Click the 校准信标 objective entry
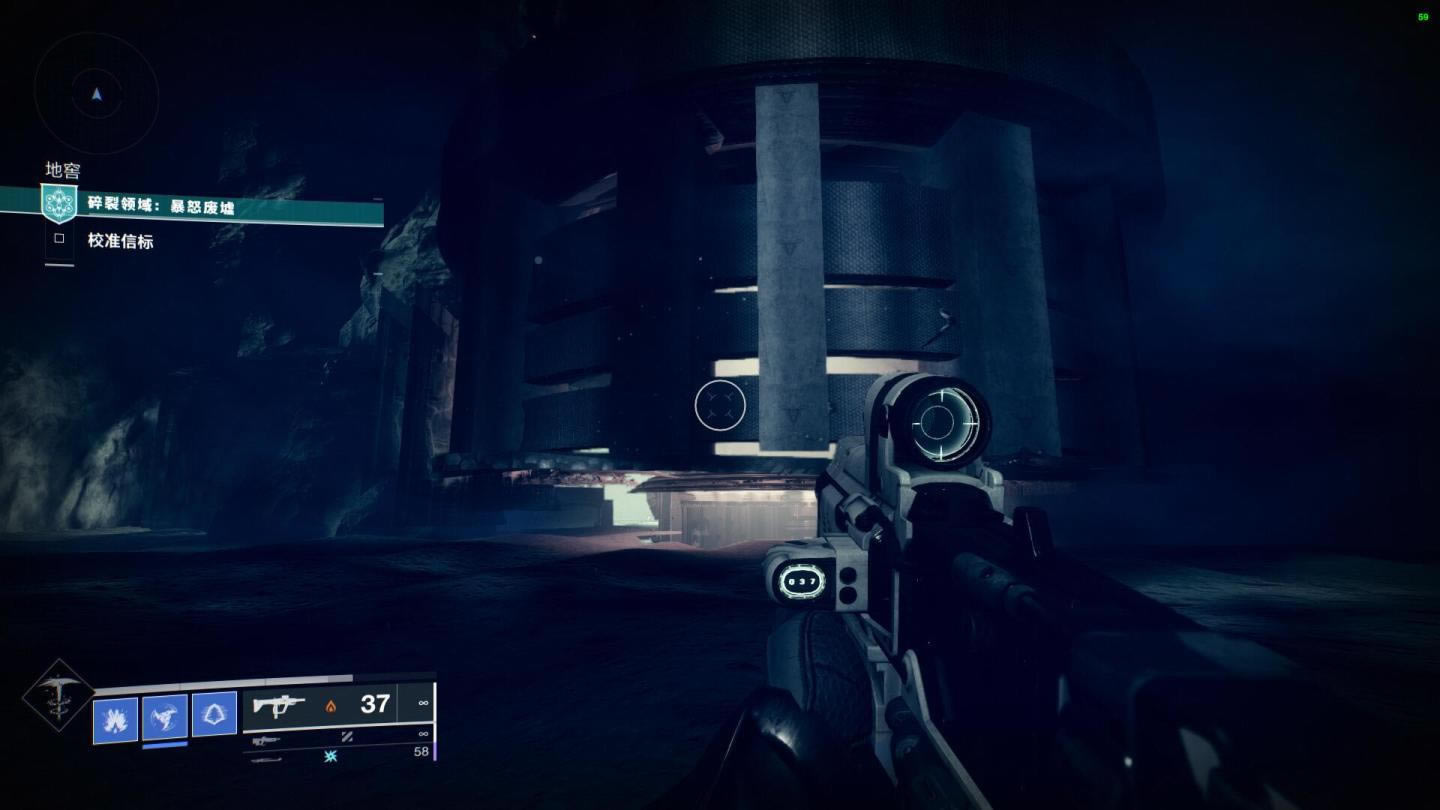The width and height of the screenshot is (1440, 810). [x=120, y=241]
